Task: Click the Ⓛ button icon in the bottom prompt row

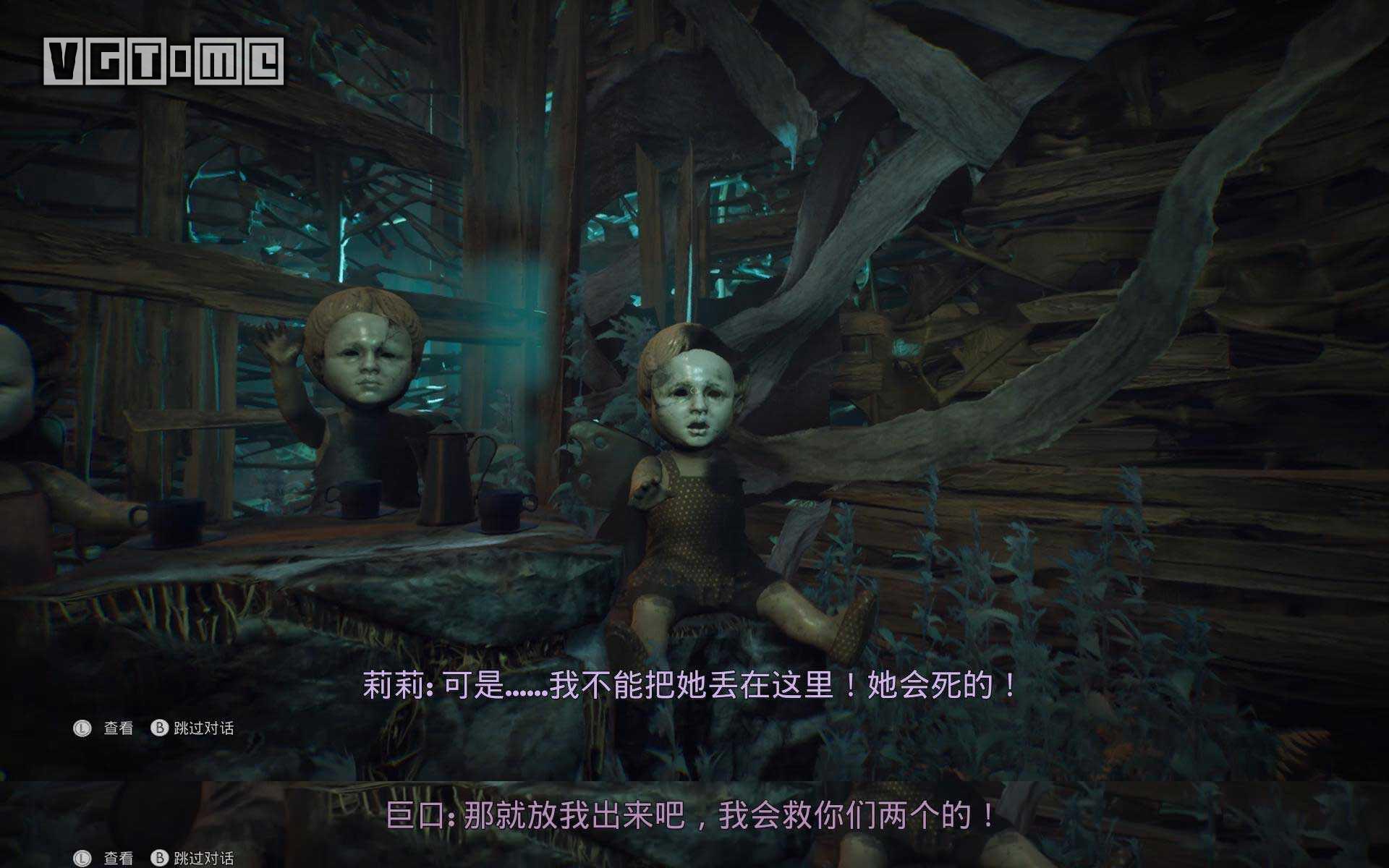Action: click(82, 858)
